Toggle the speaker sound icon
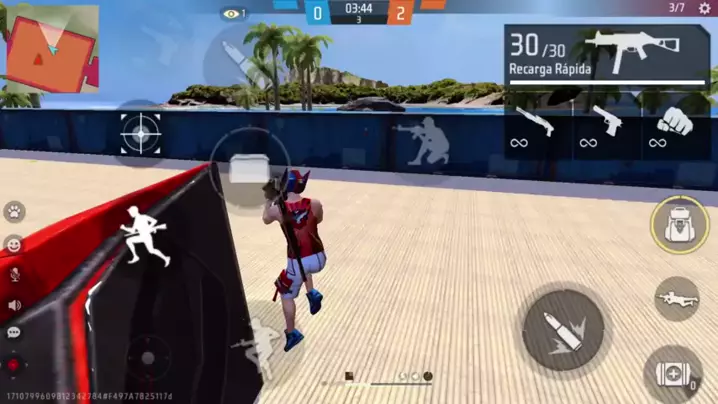Viewport: 718px width, 404px height. [14, 305]
